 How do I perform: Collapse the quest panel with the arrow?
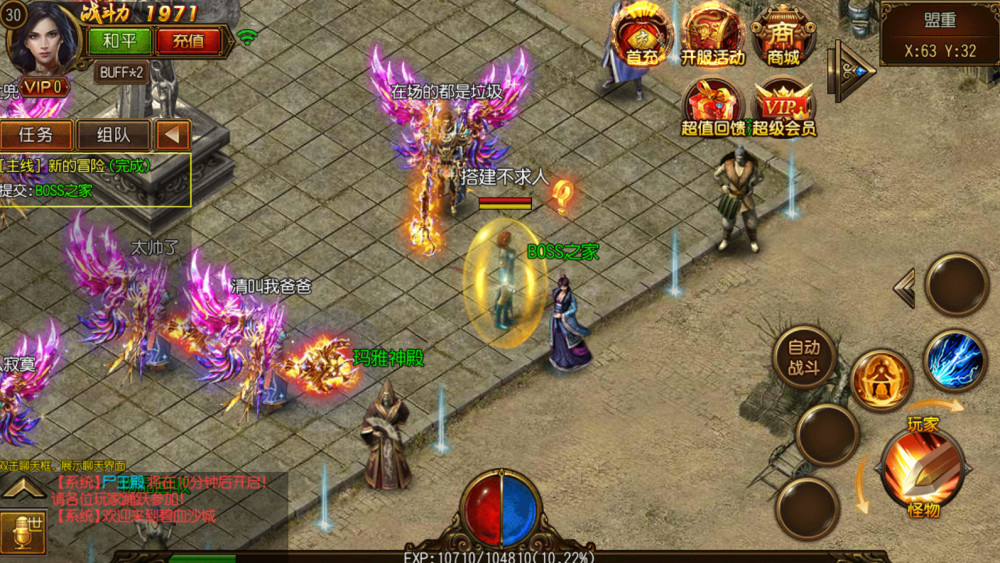point(171,135)
